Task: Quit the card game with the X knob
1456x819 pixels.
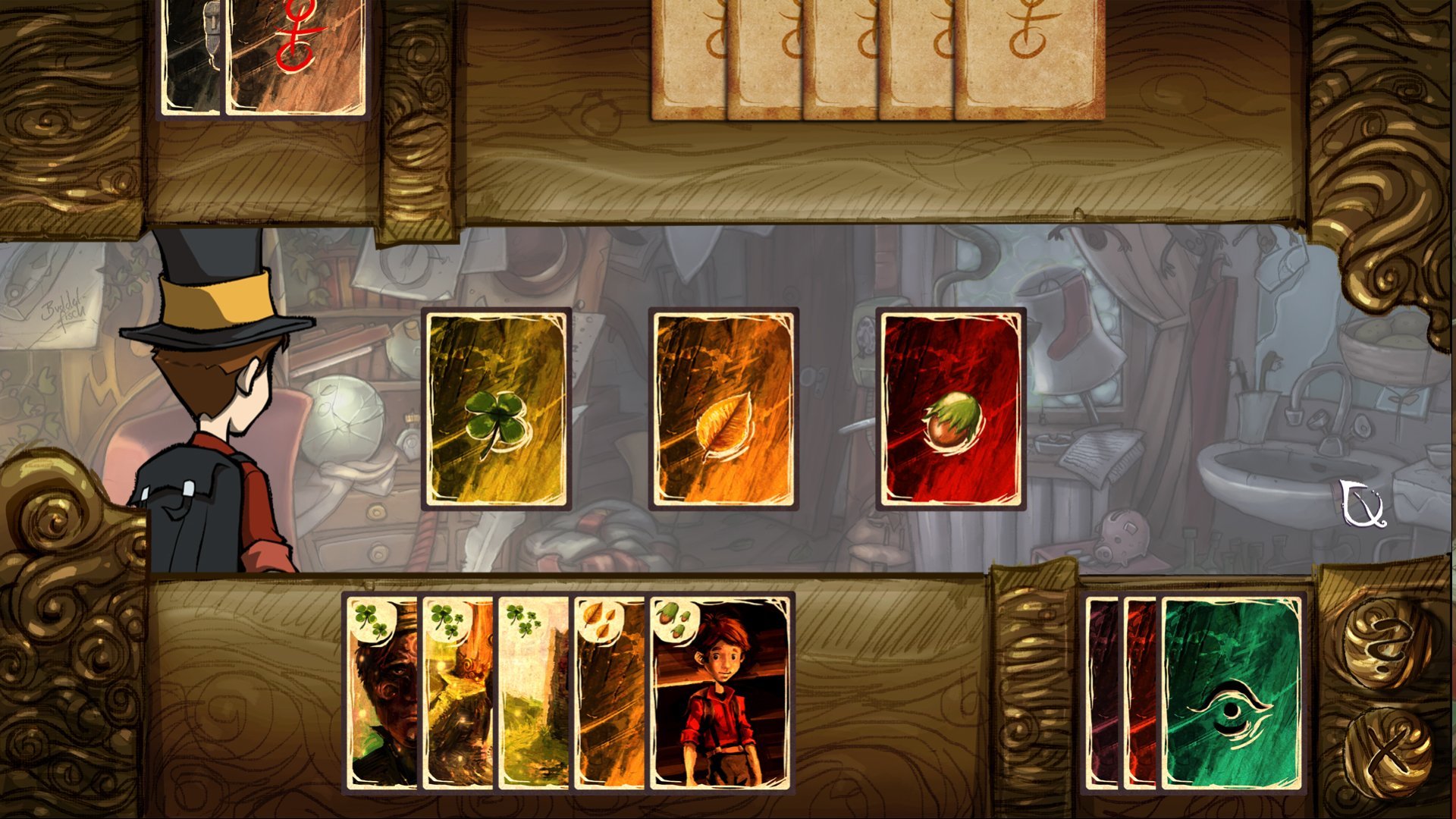Action: pyautogui.click(x=1386, y=752)
